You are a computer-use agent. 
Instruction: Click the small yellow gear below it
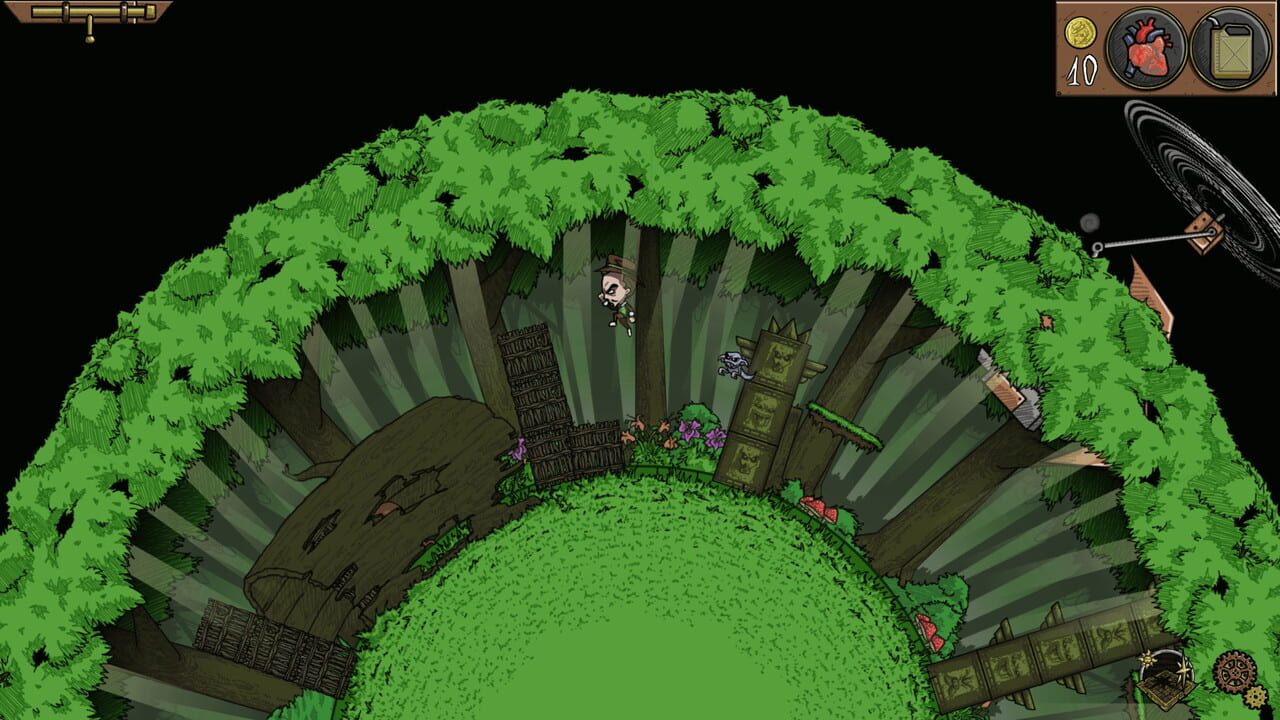(x=1254, y=695)
